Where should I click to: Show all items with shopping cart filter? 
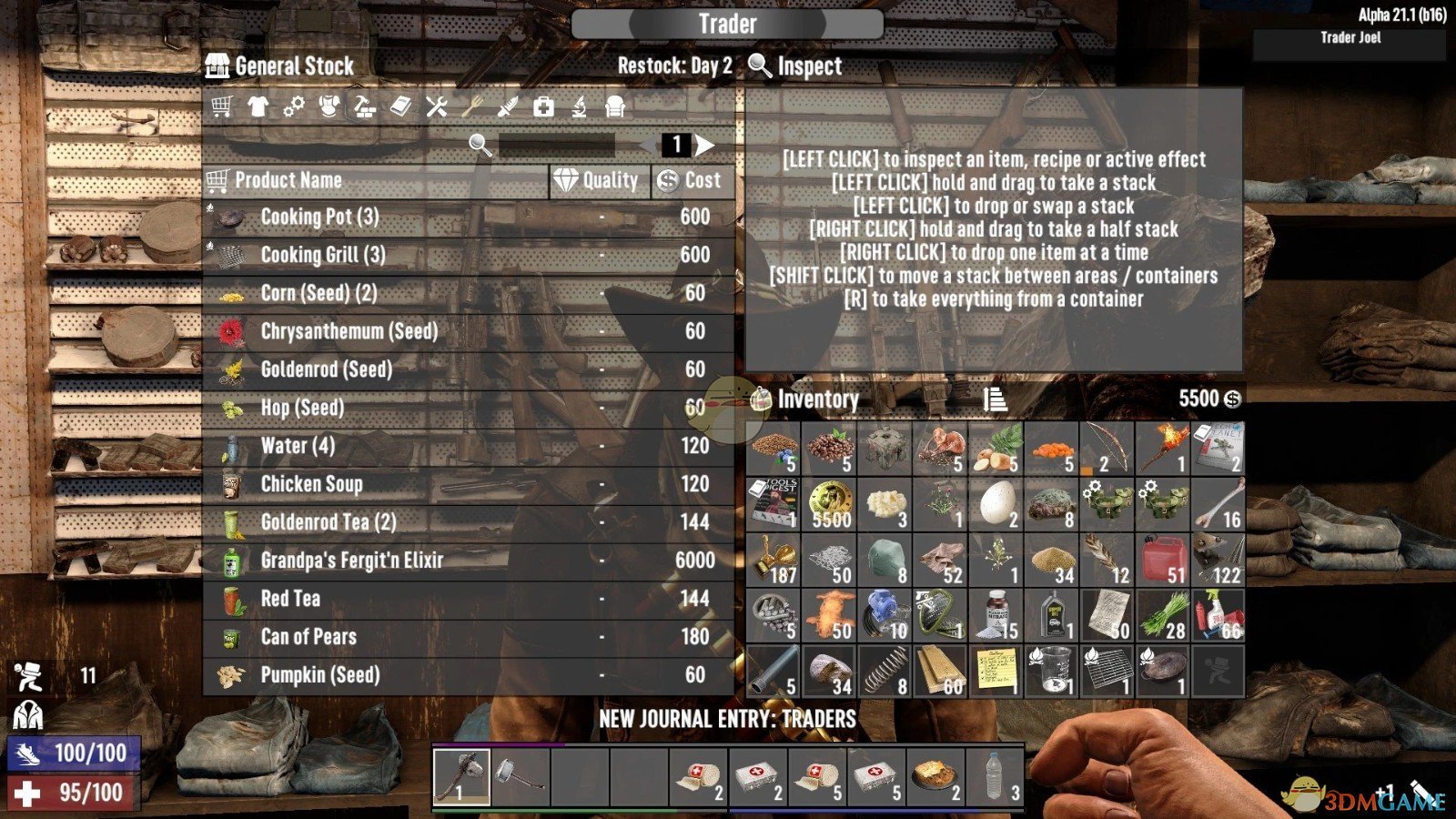point(221,106)
